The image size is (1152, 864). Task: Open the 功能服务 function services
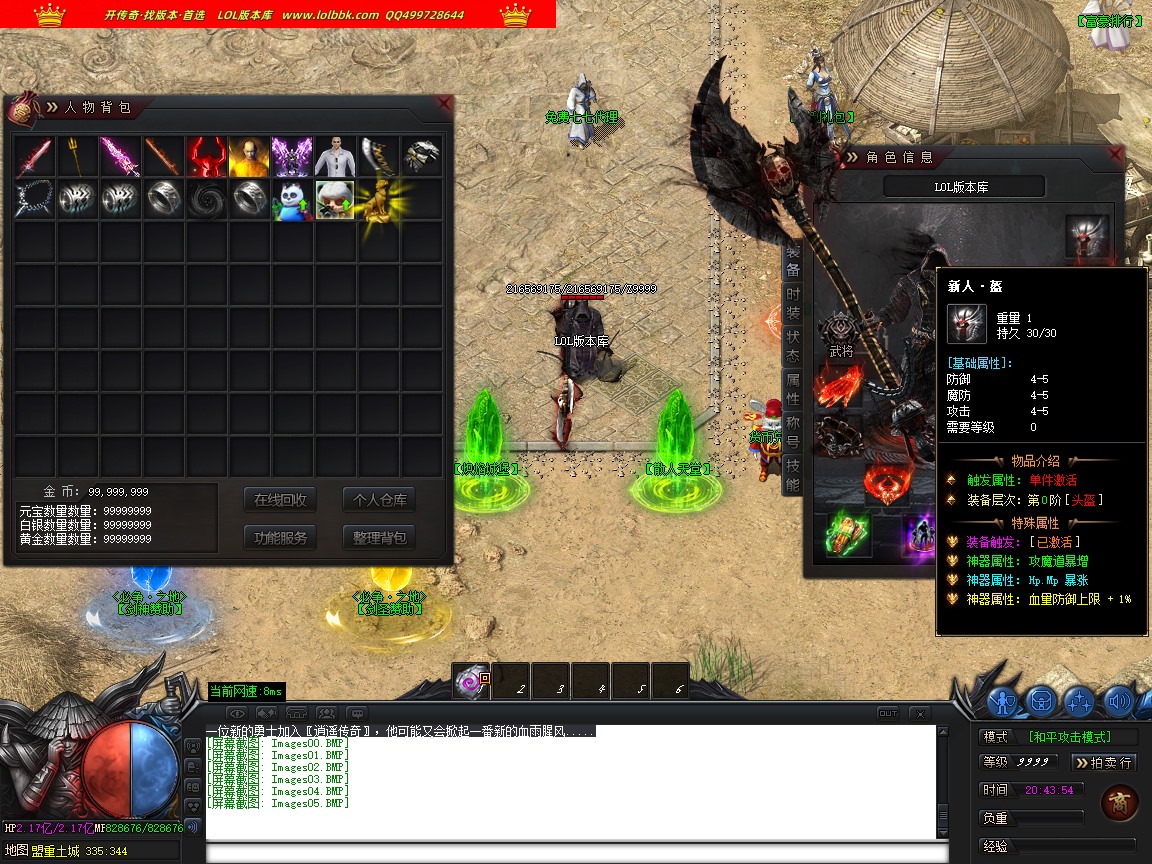(280, 537)
